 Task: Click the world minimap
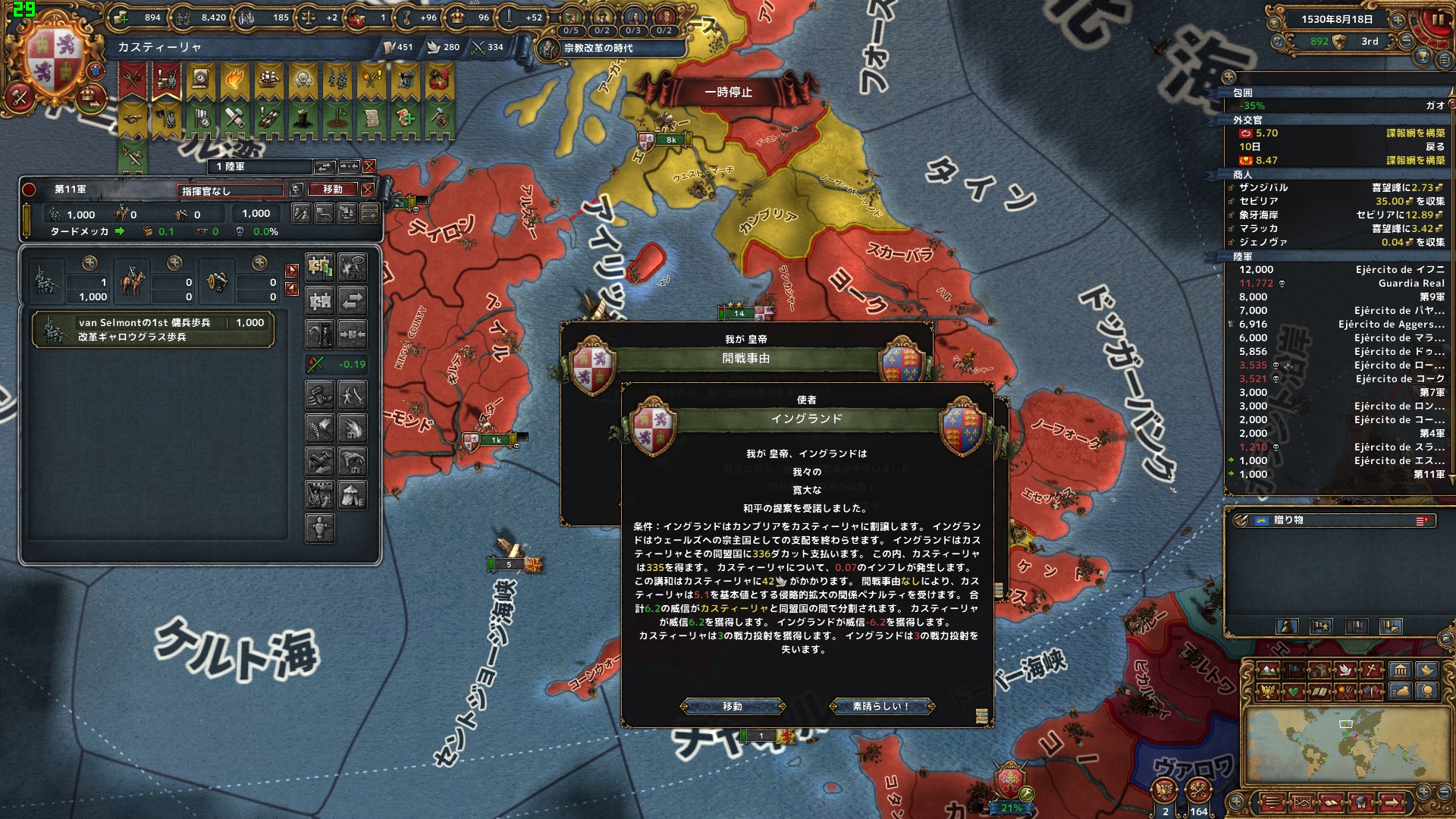point(1341,748)
